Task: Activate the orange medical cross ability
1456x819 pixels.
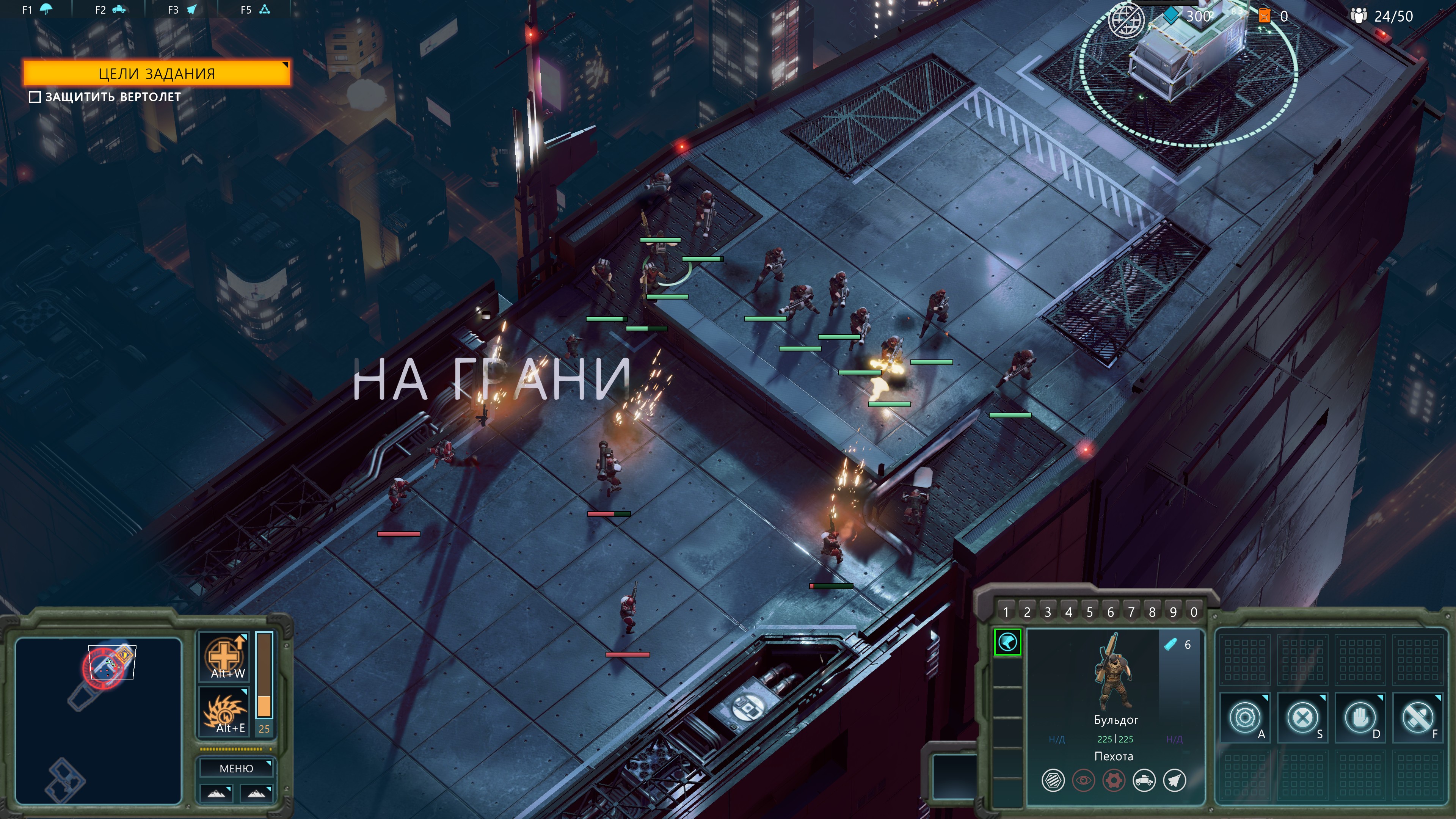Action: pos(225,657)
